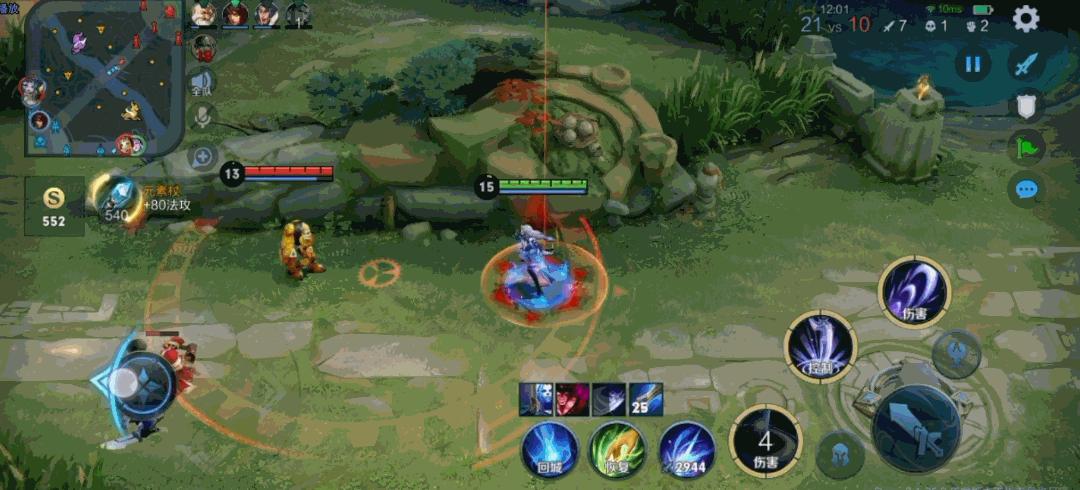The image size is (1080, 490).
Task: Cast the 伤害 skill on 4-second cooldown
Action: point(765,440)
